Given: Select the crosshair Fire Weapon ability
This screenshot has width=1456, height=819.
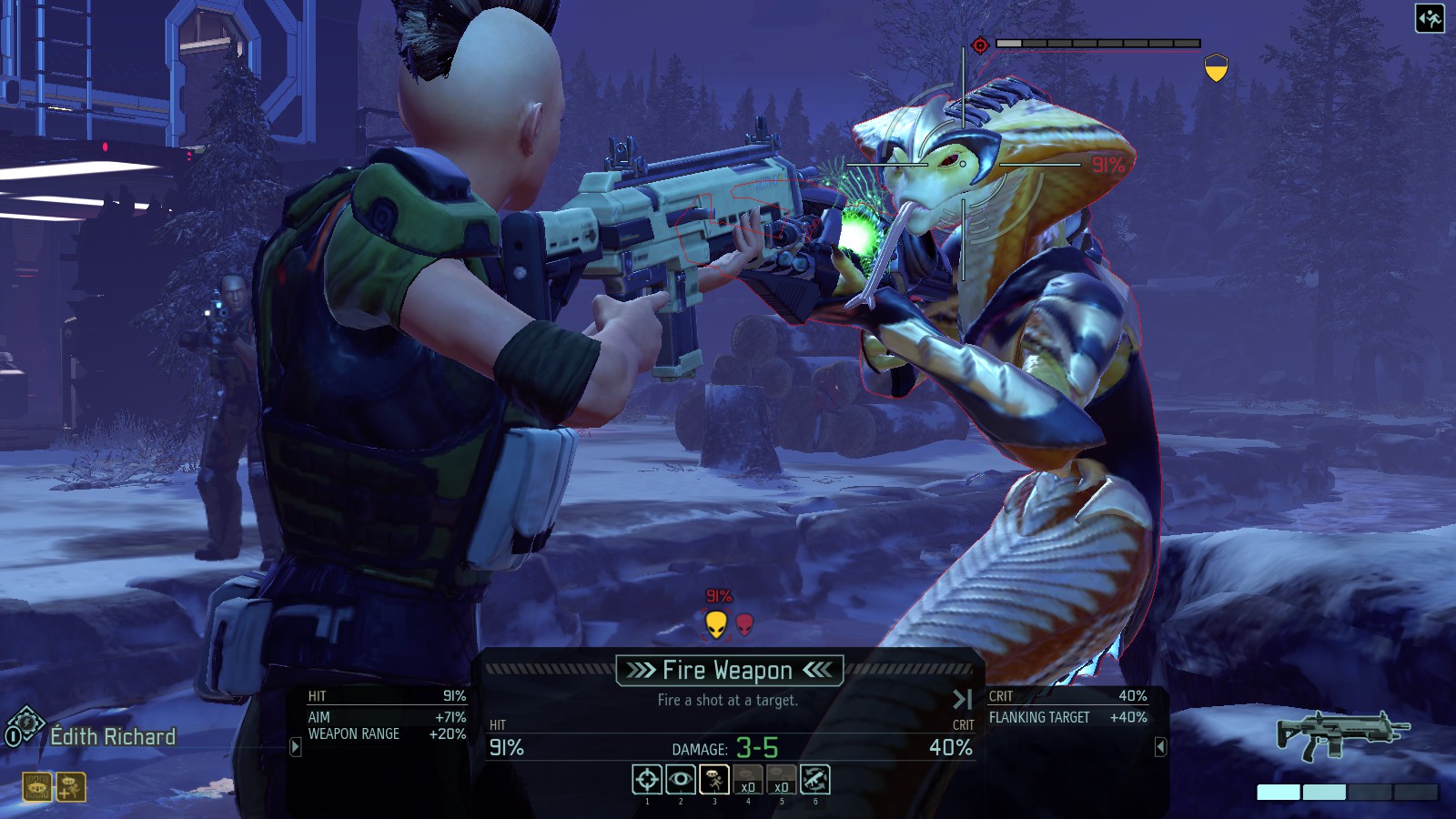Looking at the screenshot, I should [x=647, y=780].
